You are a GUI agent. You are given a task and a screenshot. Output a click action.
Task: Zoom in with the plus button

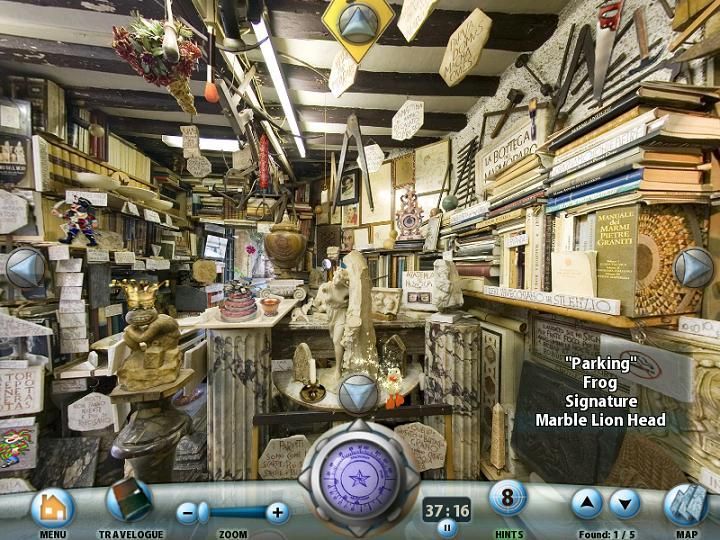pos(278,513)
